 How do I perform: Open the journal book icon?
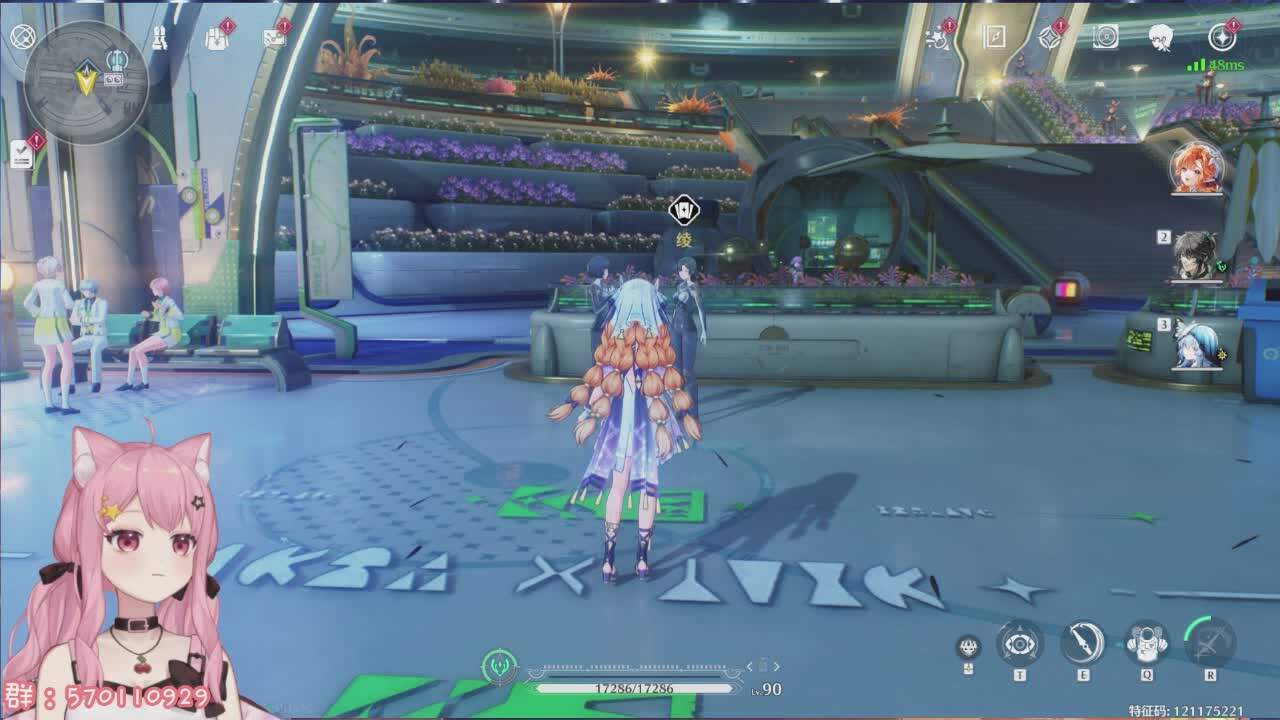coord(994,37)
